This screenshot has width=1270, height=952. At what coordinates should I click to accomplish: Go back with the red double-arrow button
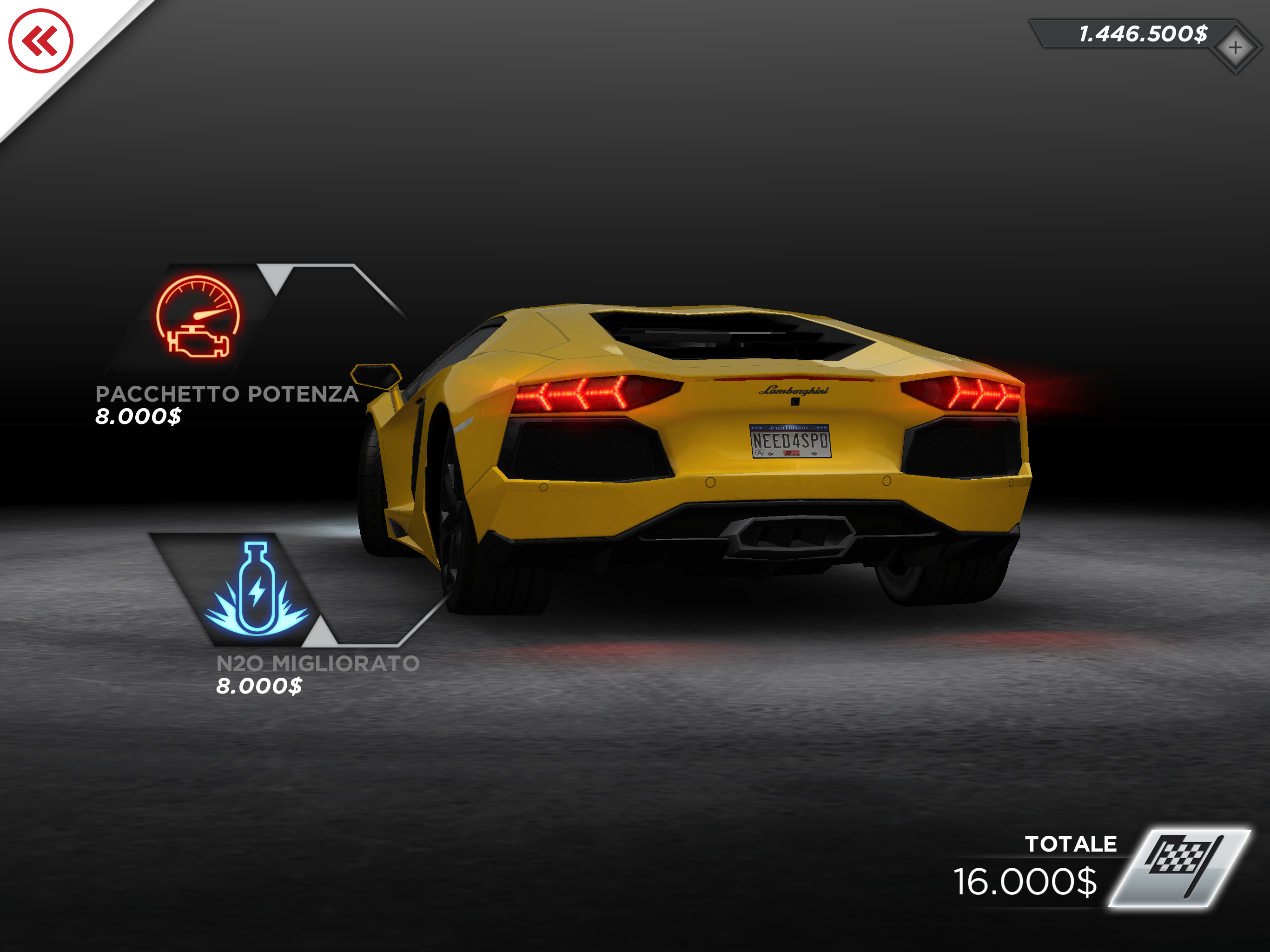pos(41,41)
